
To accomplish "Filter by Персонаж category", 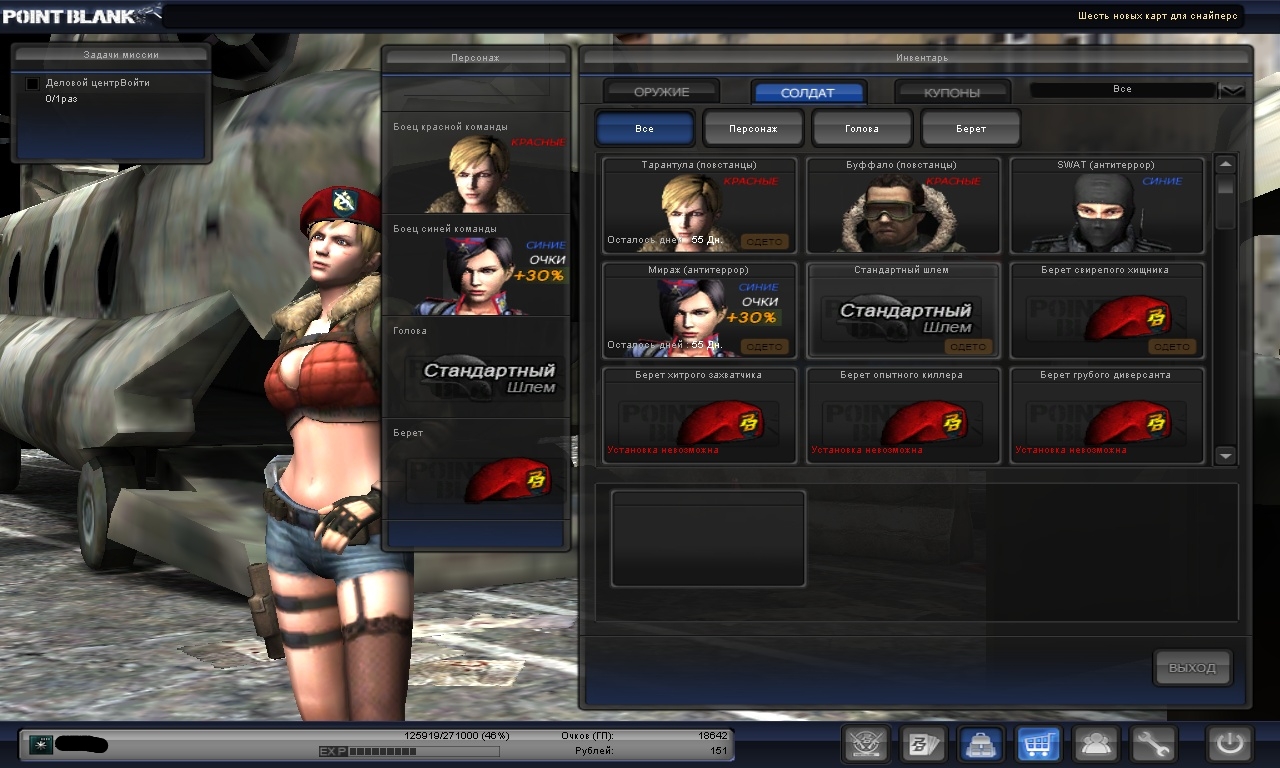I will coord(753,129).
